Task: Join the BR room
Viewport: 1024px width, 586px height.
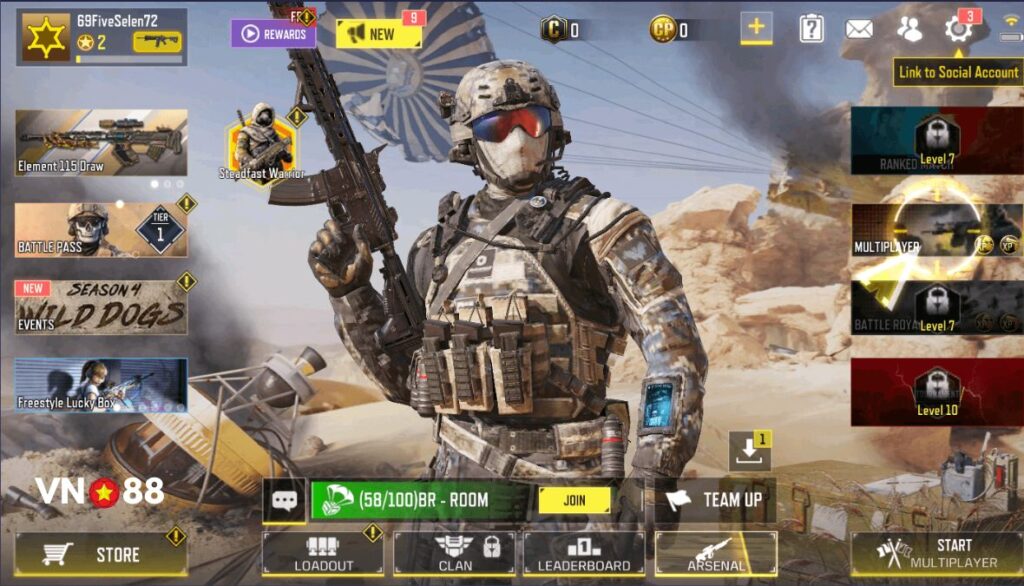Action: [573, 500]
